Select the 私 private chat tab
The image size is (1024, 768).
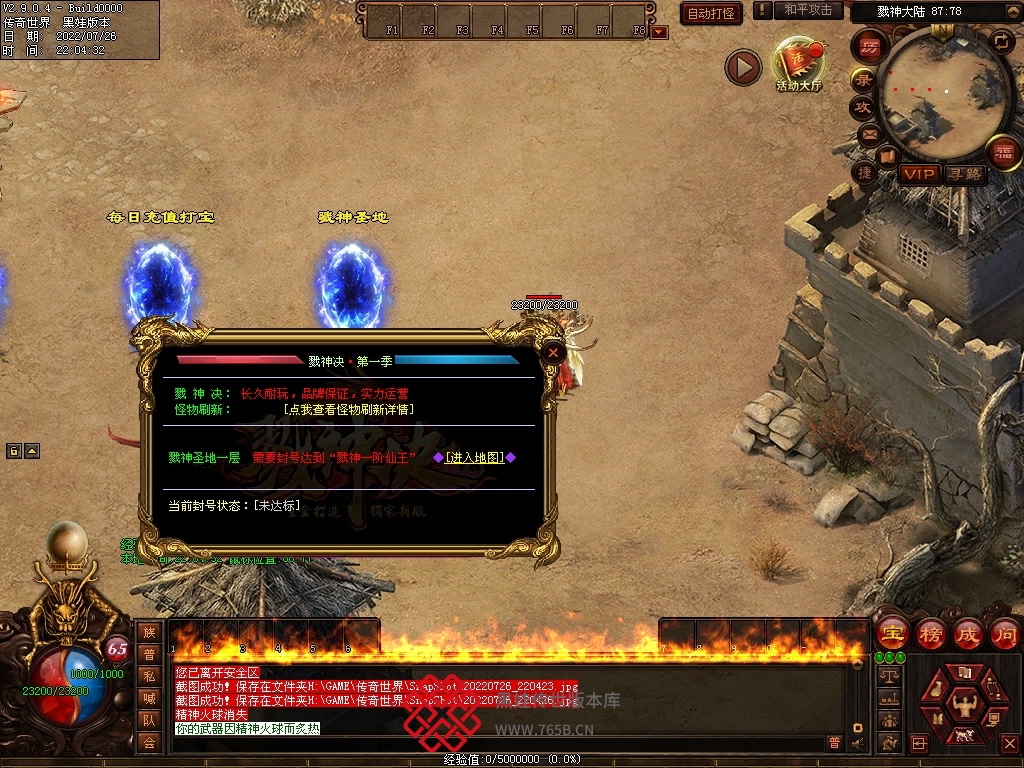pyautogui.click(x=149, y=676)
